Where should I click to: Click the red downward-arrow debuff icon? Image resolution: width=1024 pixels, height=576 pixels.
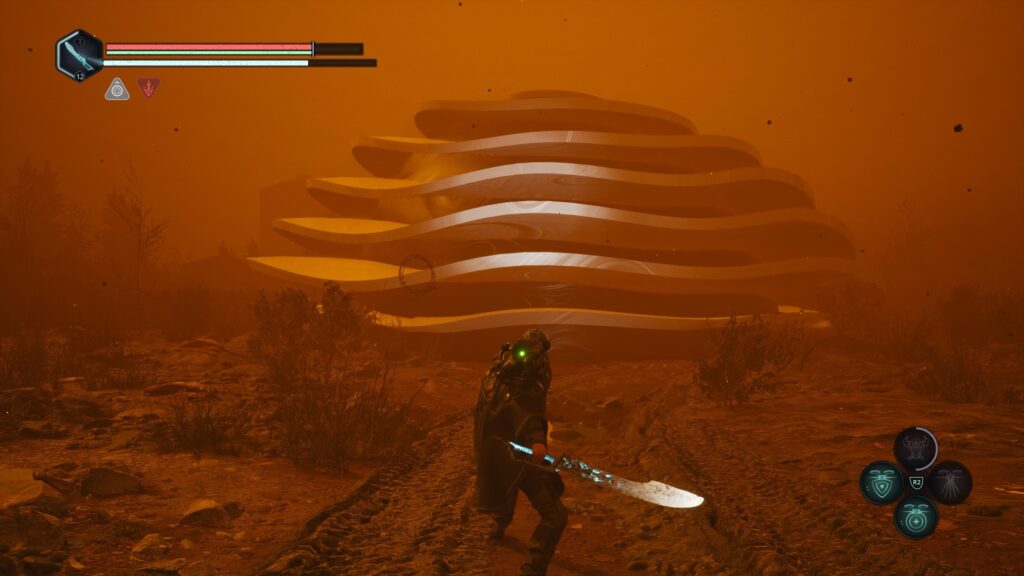click(148, 88)
